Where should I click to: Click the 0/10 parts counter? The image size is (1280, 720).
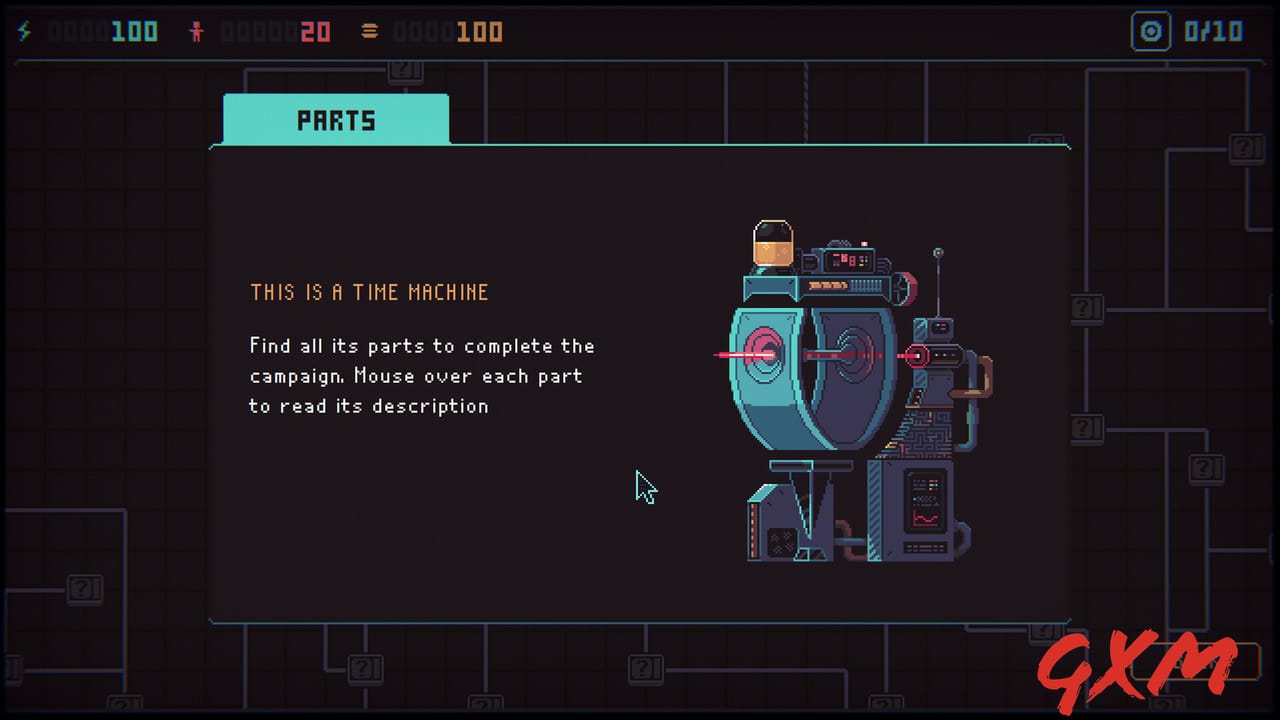(x=1213, y=31)
